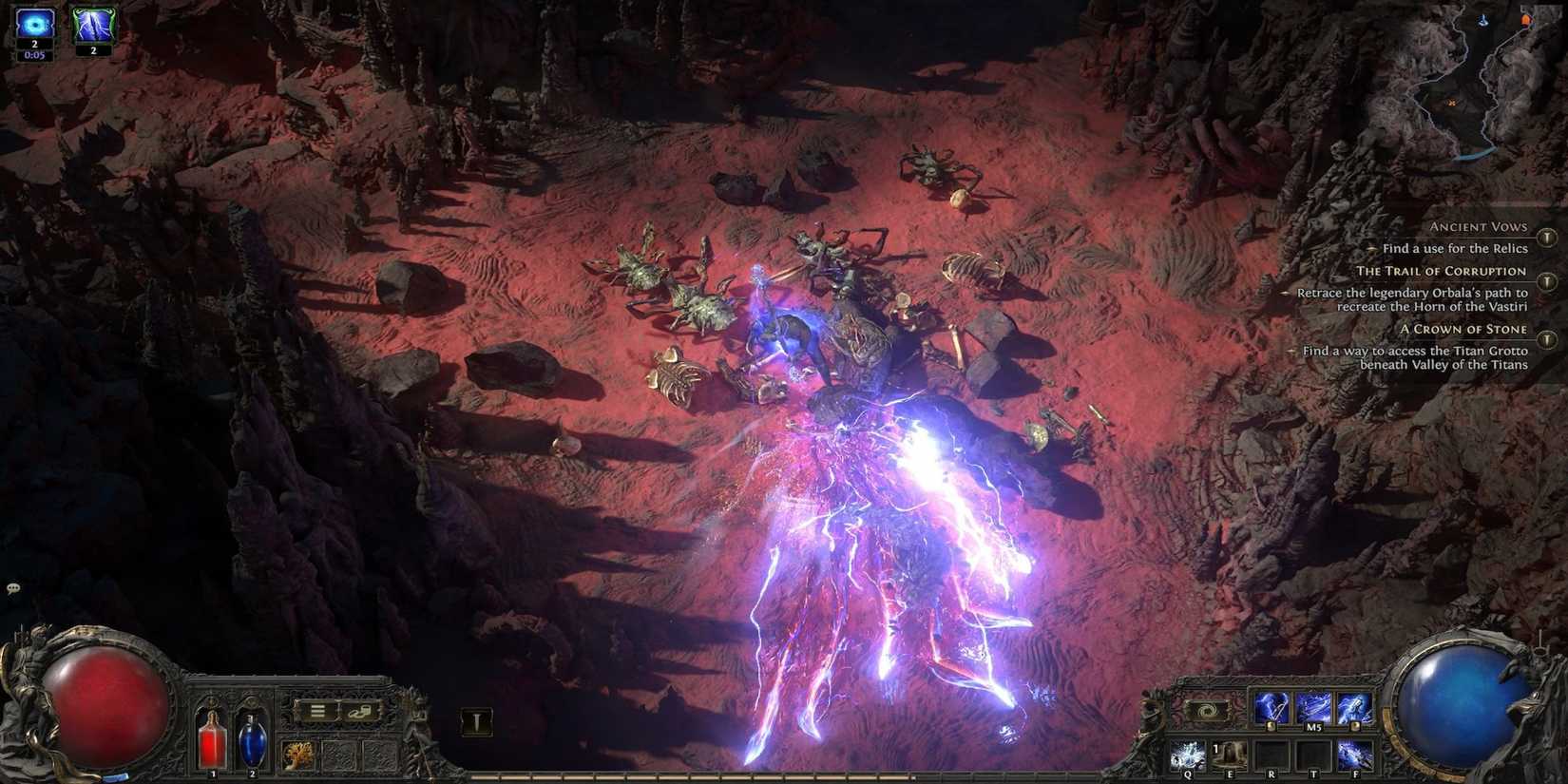Activate the lightning skill bound to F
Image resolution: width=1568 pixels, height=784 pixels.
pos(1354,755)
